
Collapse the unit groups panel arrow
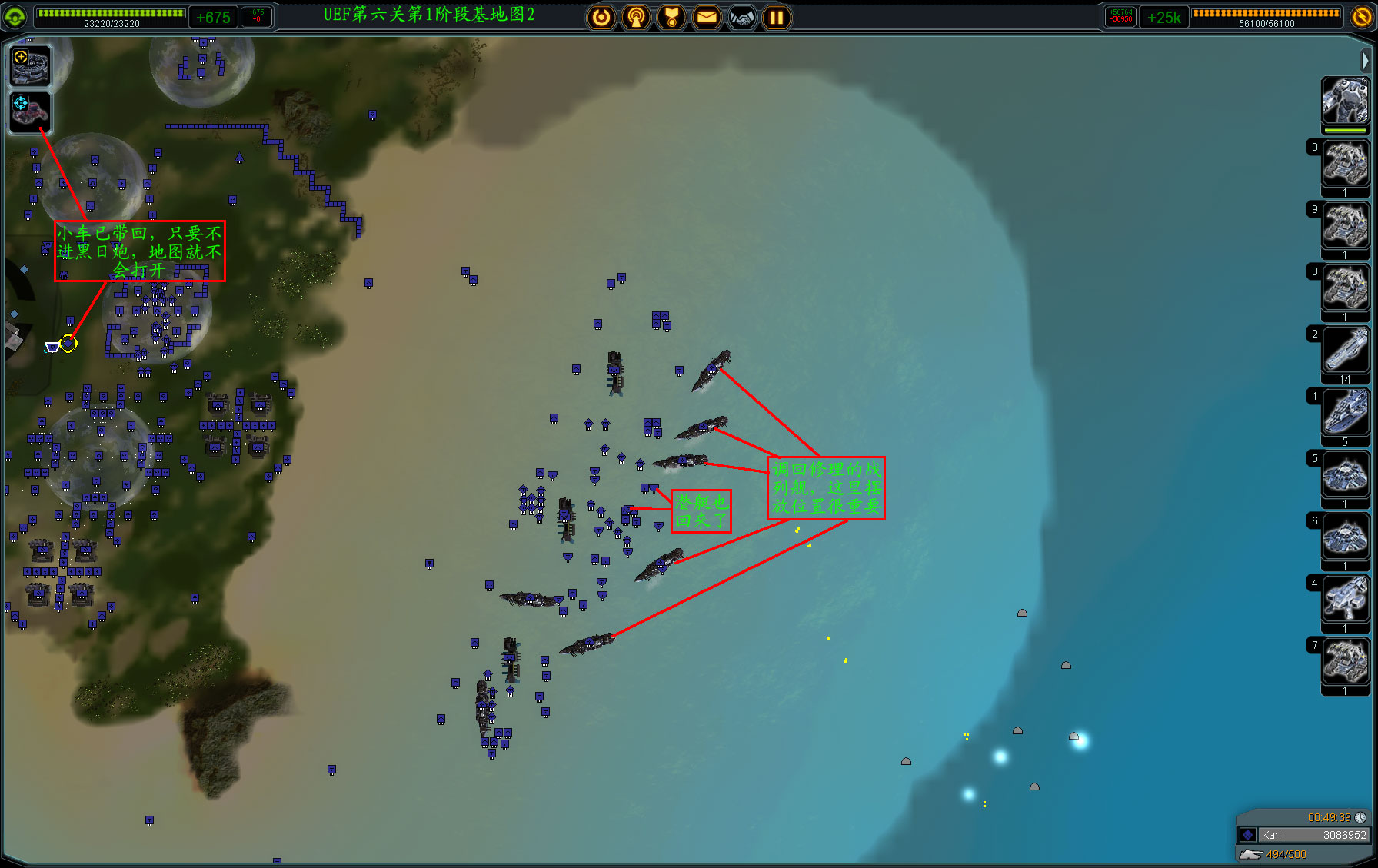pyautogui.click(x=1365, y=60)
